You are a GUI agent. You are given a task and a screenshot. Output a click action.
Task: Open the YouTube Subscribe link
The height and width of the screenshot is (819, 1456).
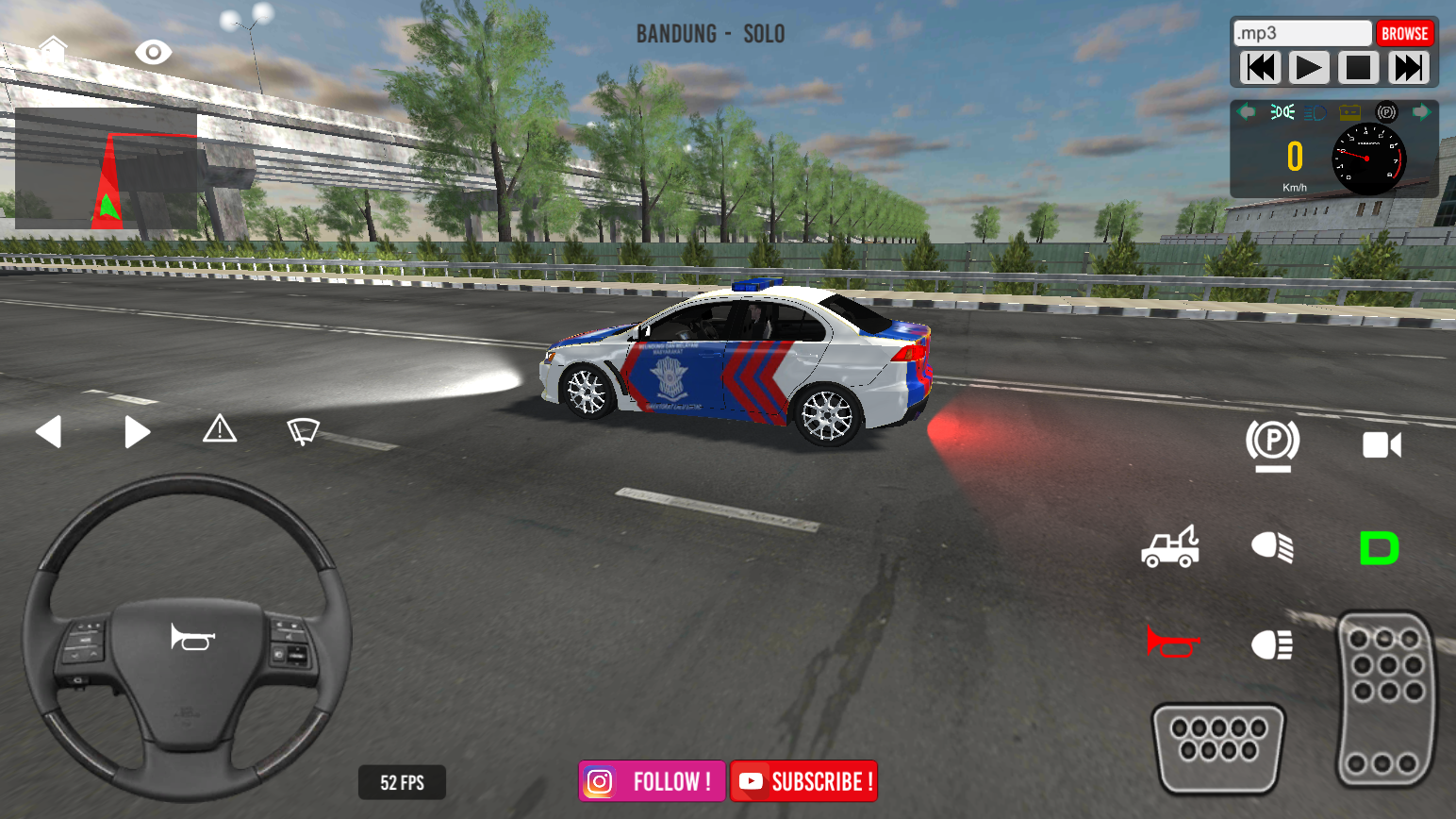point(803,781)
